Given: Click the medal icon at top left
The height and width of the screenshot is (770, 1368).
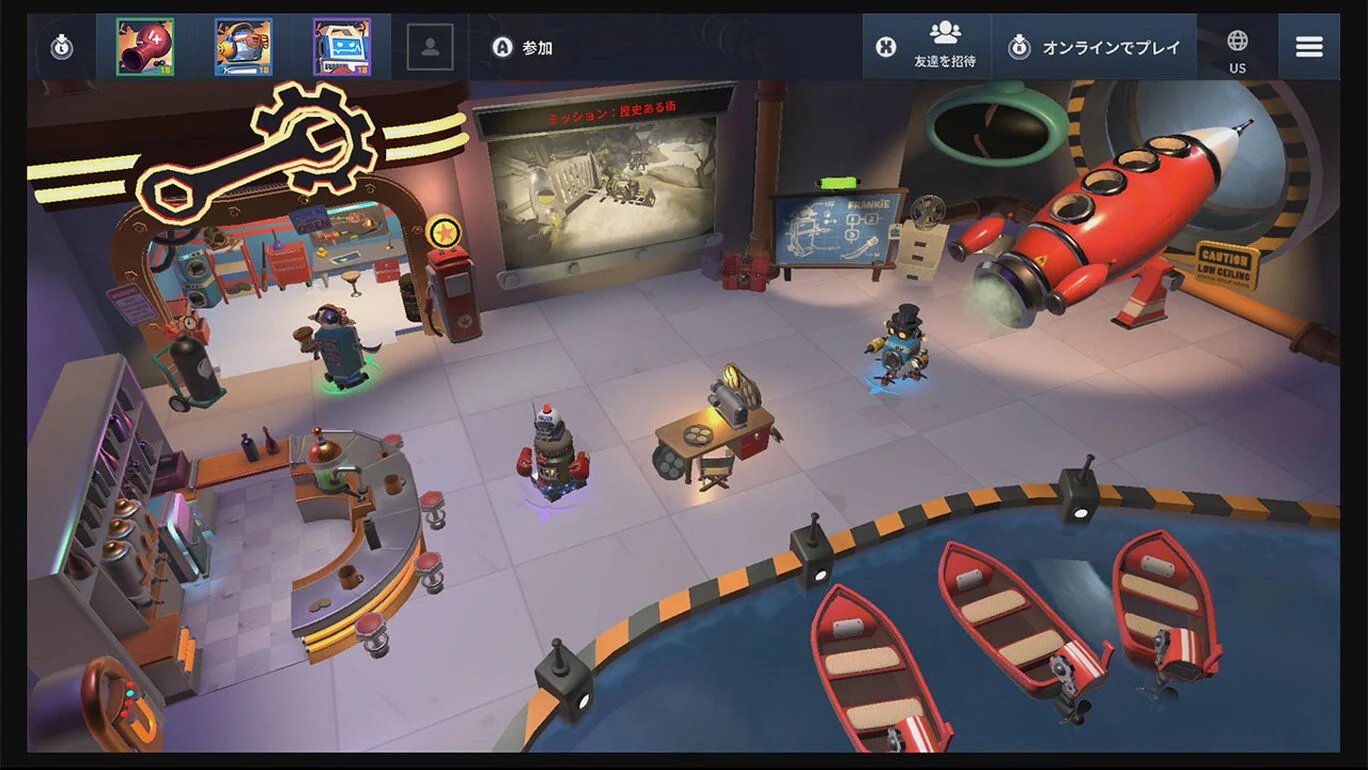Looking at the screenshot, I should (x=60, y=45).
